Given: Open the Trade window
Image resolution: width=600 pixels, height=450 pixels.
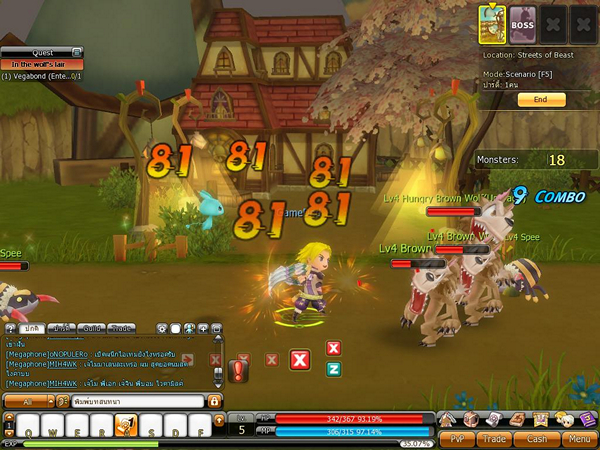Looking at the screenshot, I should pyautogui.click(x=497, y=438).
